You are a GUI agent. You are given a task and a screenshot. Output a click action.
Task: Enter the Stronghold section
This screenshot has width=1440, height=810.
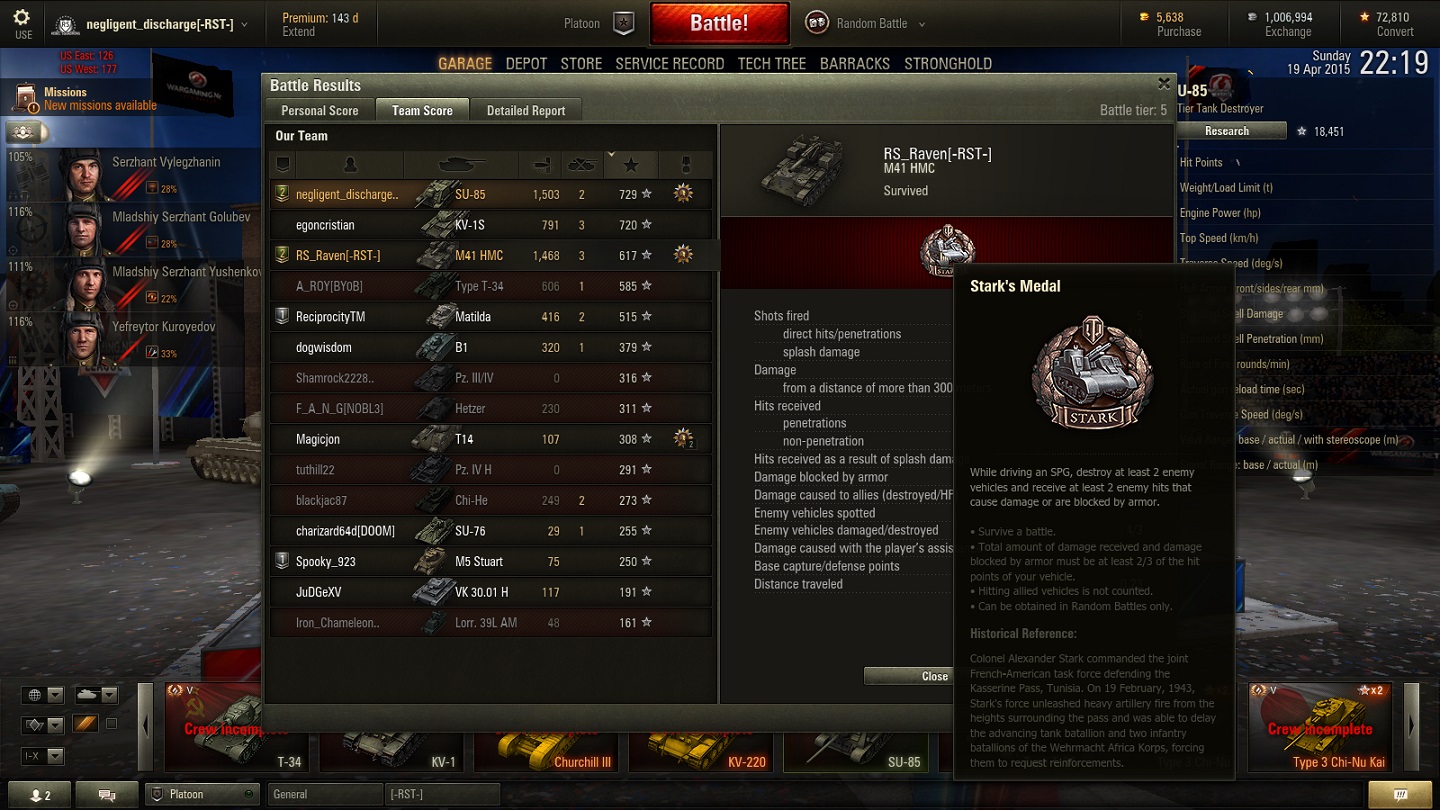(x=947, y=63)
